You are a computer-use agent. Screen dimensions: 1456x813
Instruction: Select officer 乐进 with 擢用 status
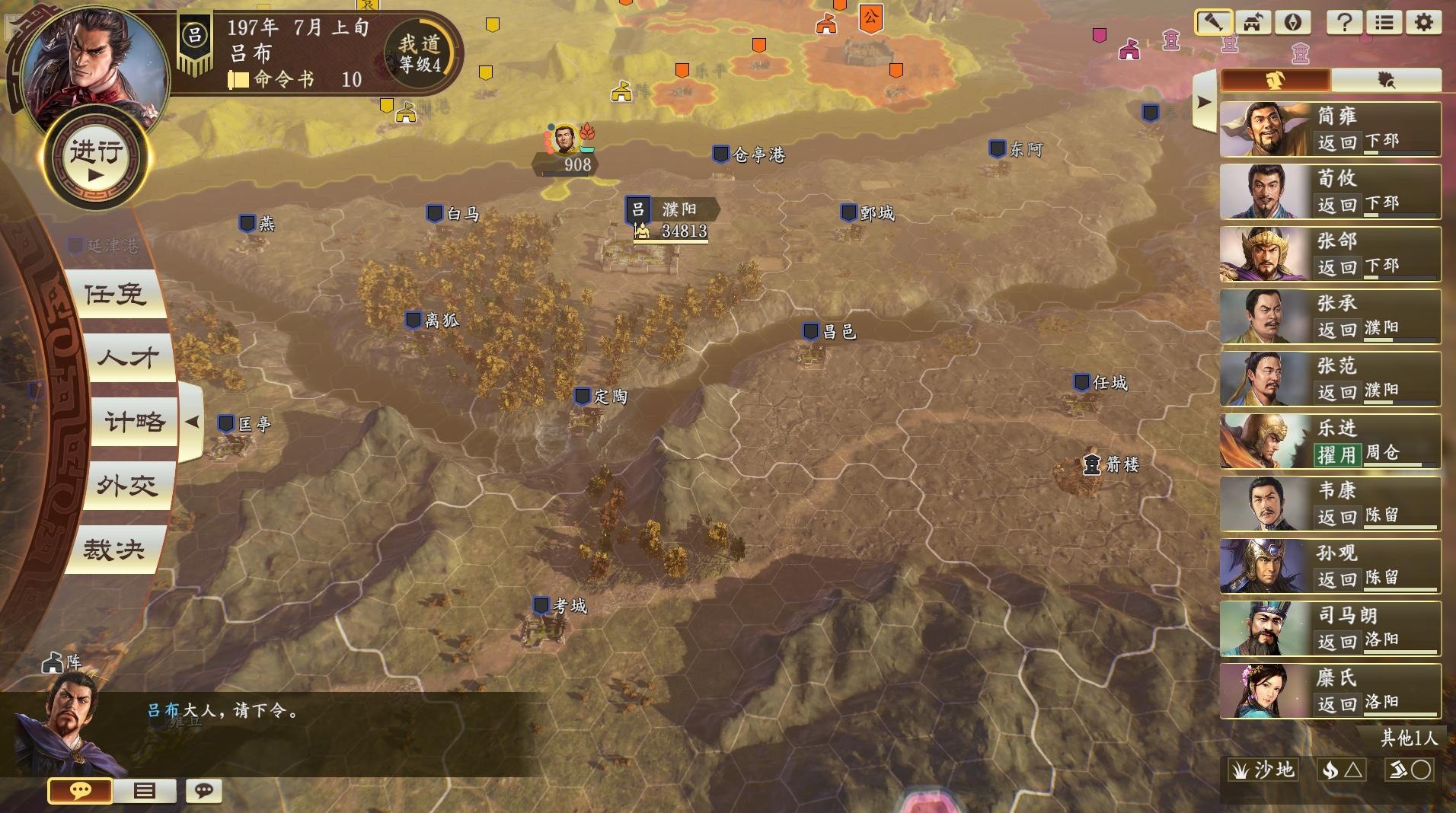(1330, 442)
